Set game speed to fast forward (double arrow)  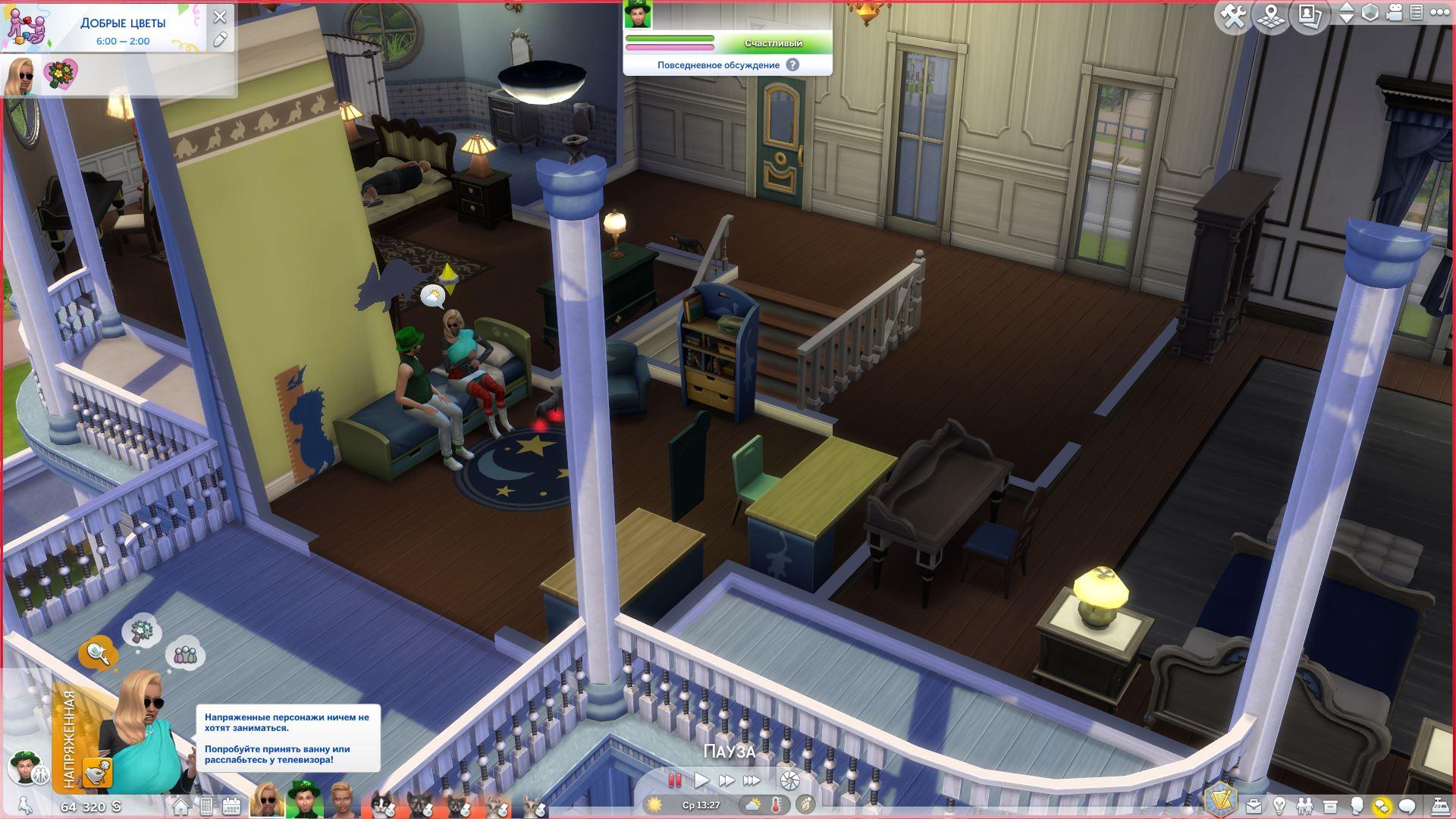726,780
